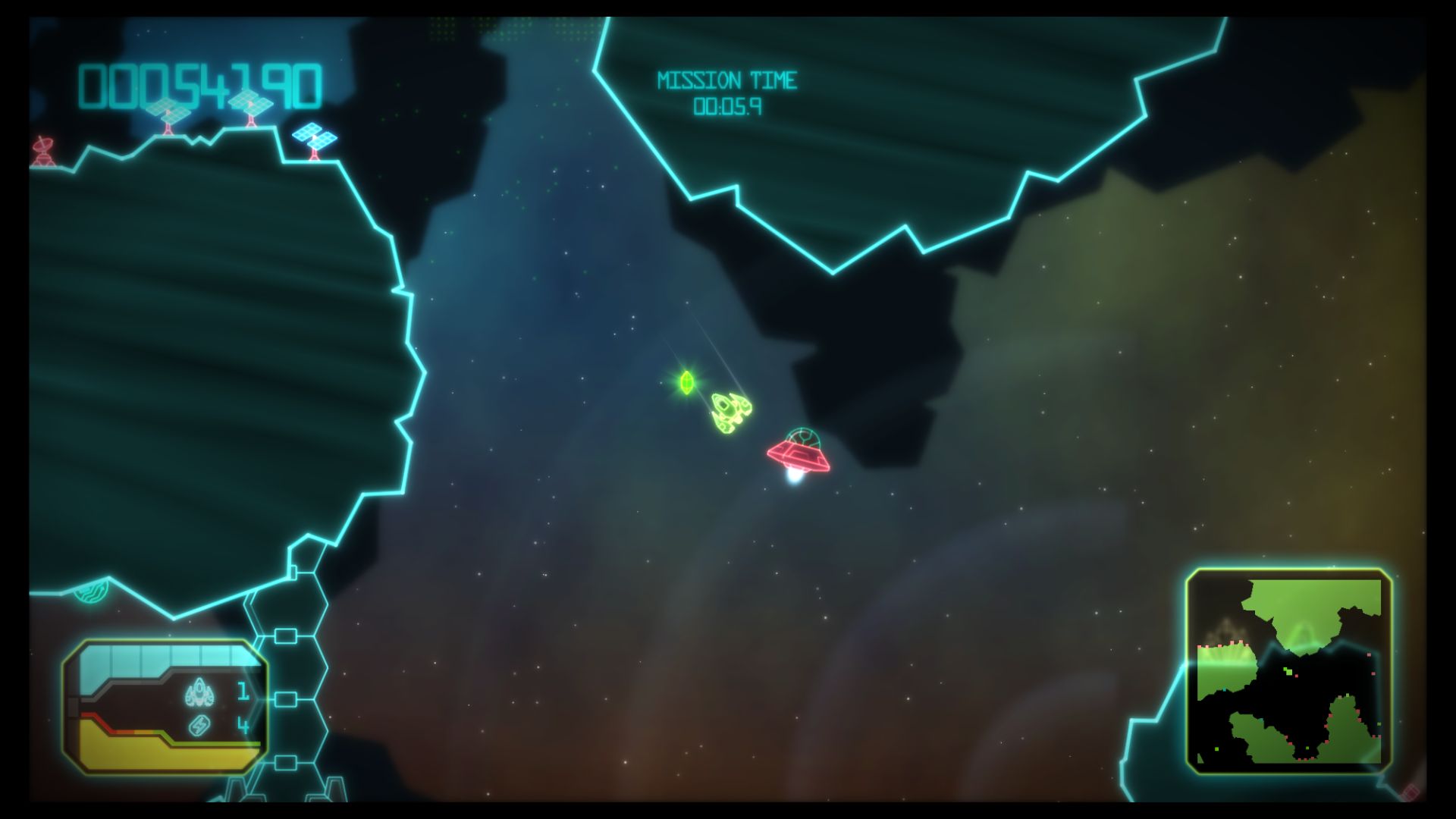The width and height of the screenshot is (1456, 819).
Task: Click the lives count number 1
Action: tap(241, 692)
